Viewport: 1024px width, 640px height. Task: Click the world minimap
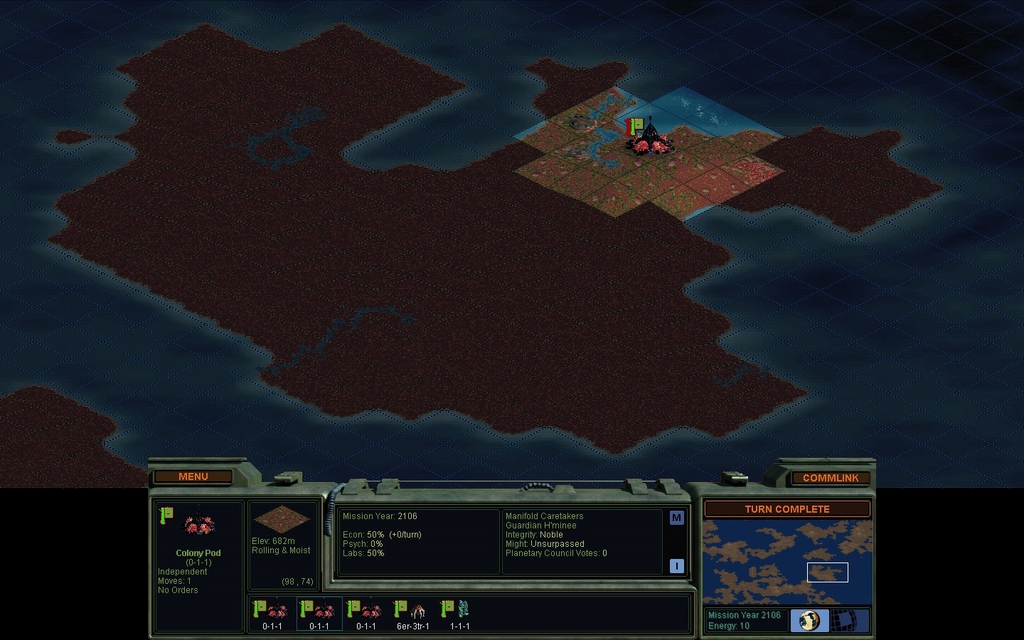[786, 562]
